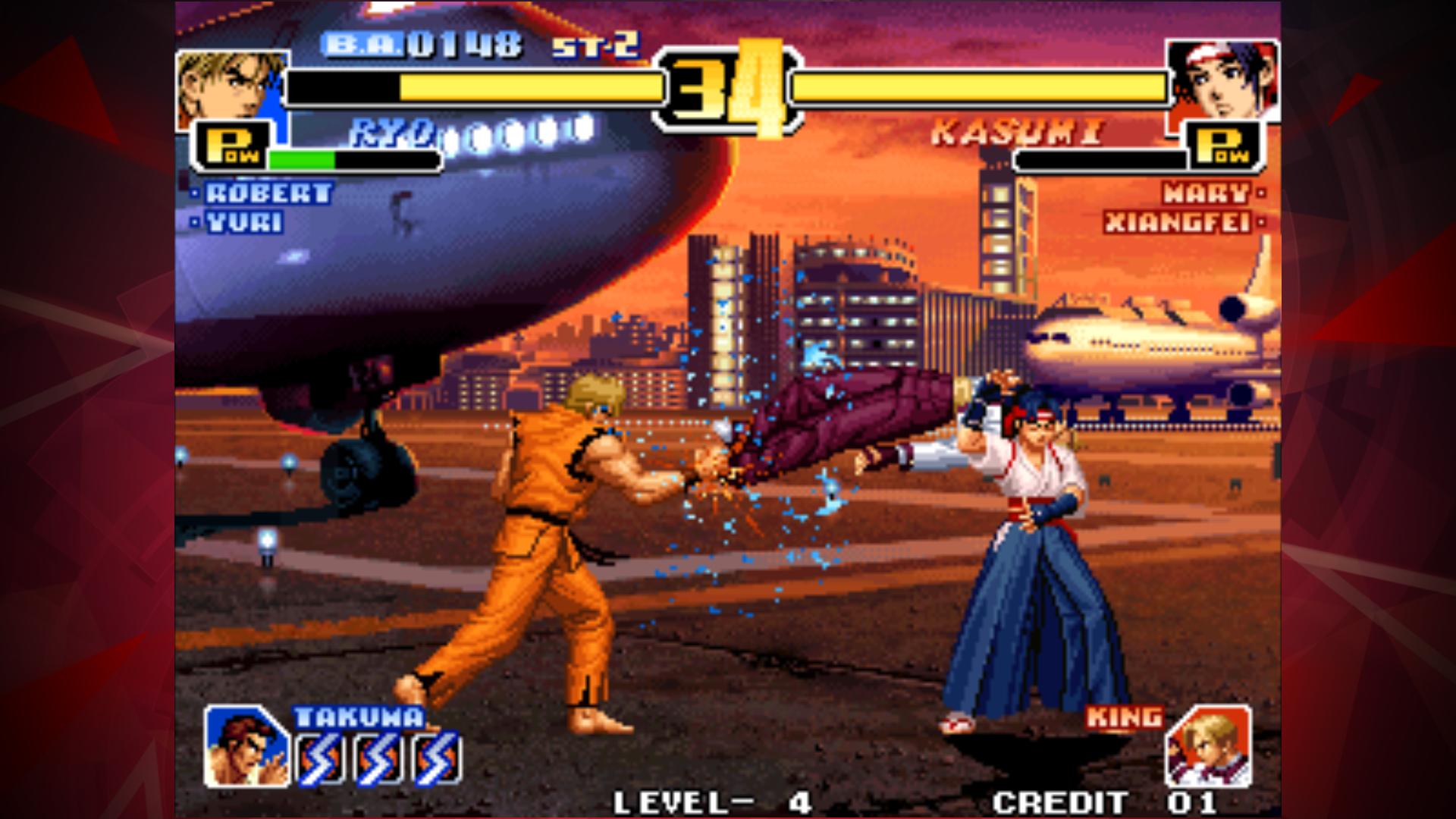Click the green POW meter bar
1456x819 pixels.
pyautogui.click(x=303, y=160)
